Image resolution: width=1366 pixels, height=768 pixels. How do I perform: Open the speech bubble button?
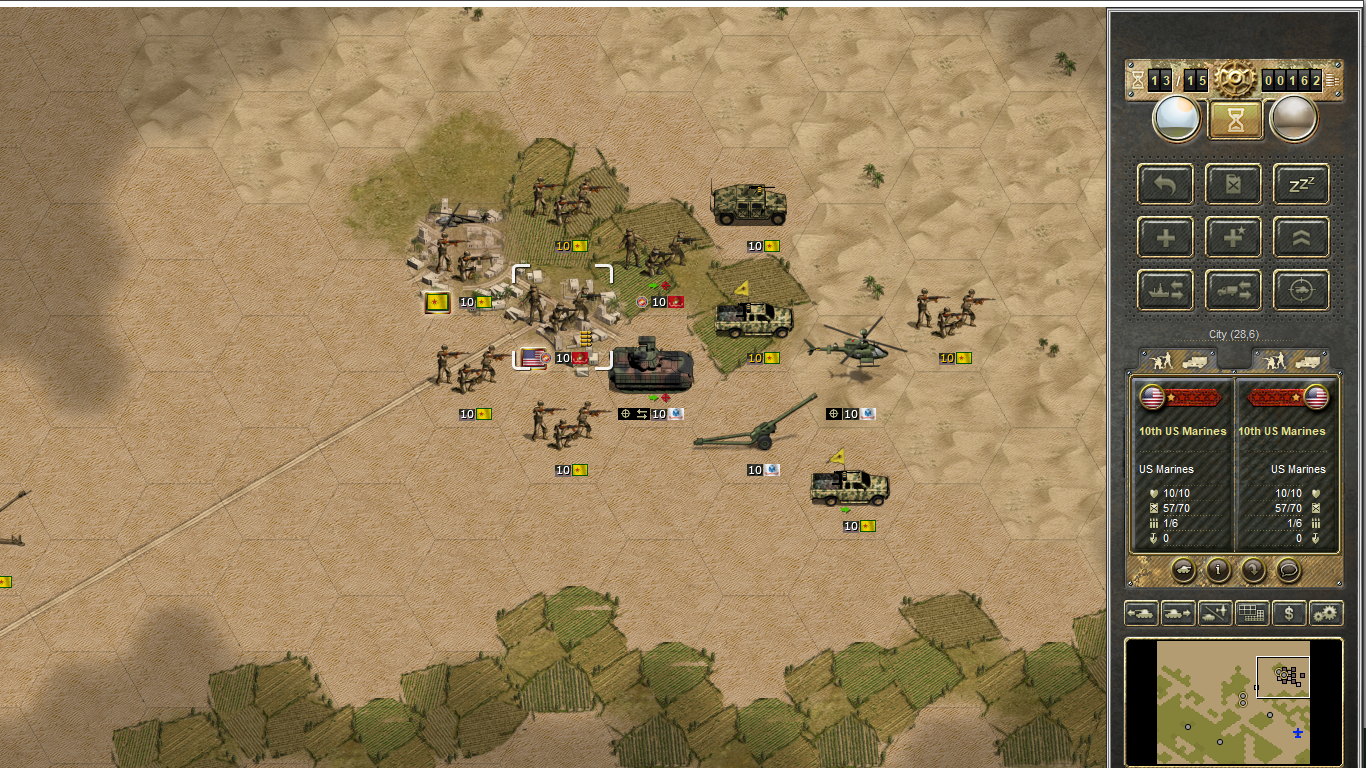[x=1289, y=570]
